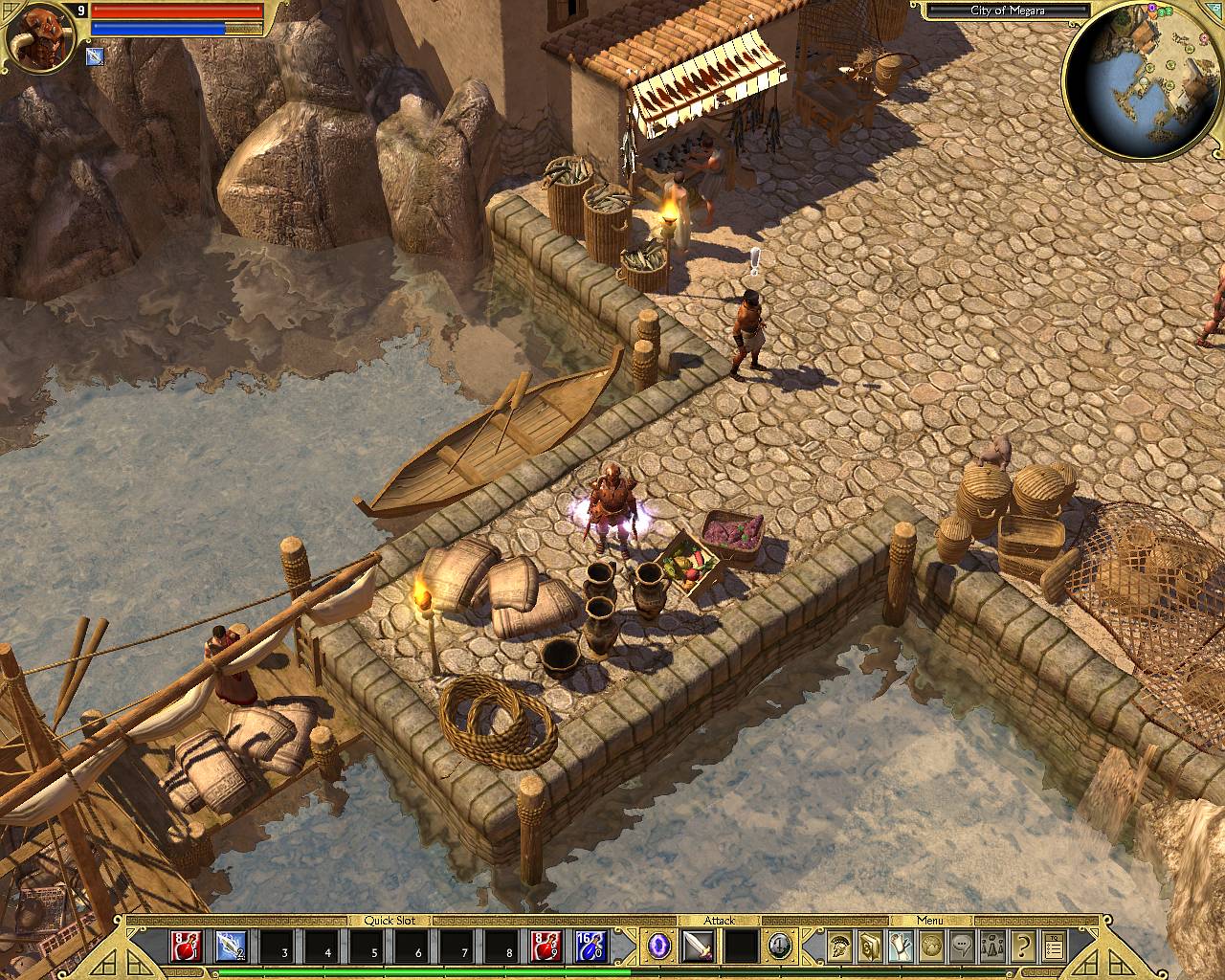Viewport: 1225px width, 980px height.
Task: Open the character window with the helmet icon
Action: (x=840, y=946)
